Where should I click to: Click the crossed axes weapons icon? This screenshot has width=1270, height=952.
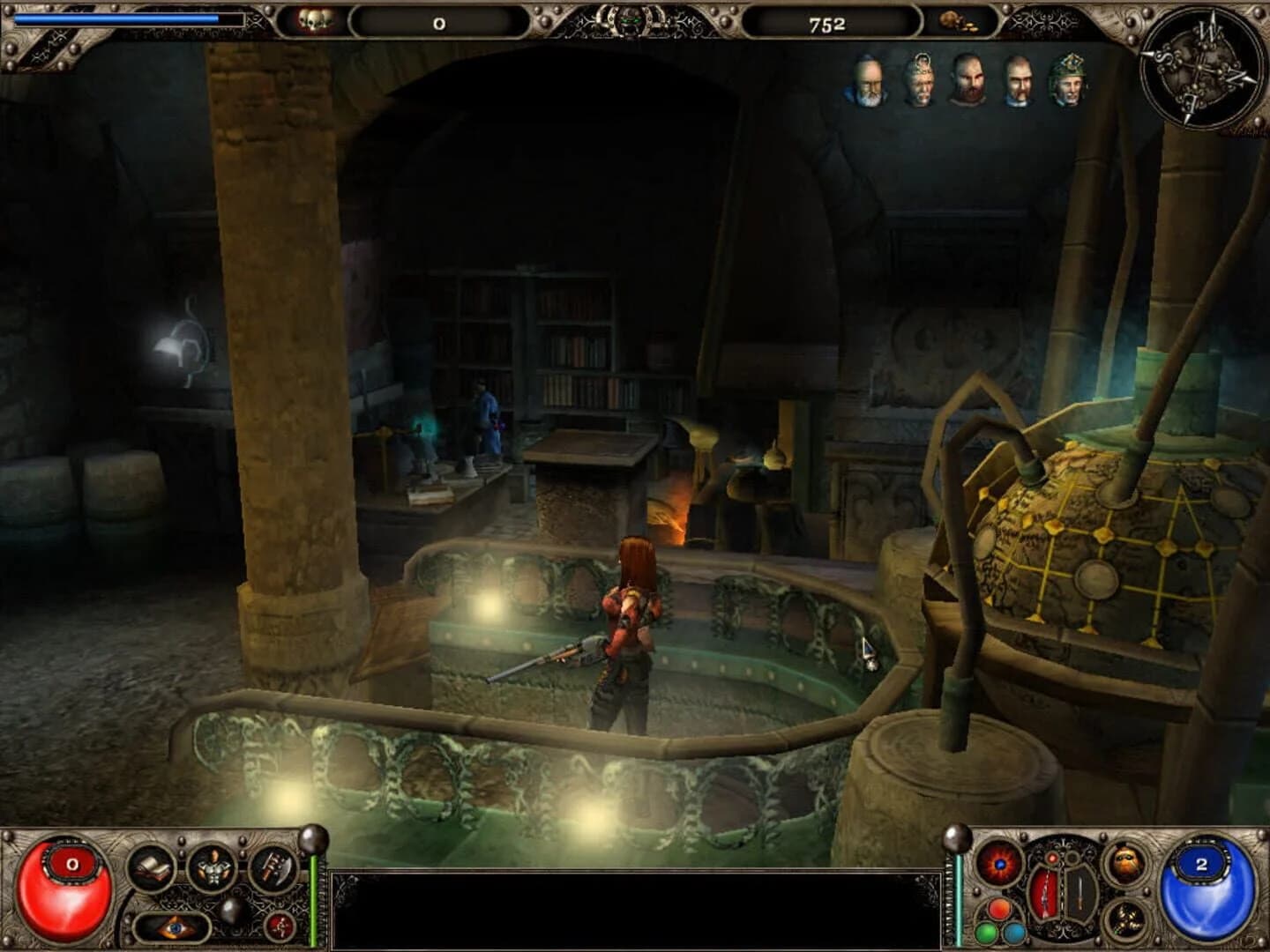[x=274, y=868]
